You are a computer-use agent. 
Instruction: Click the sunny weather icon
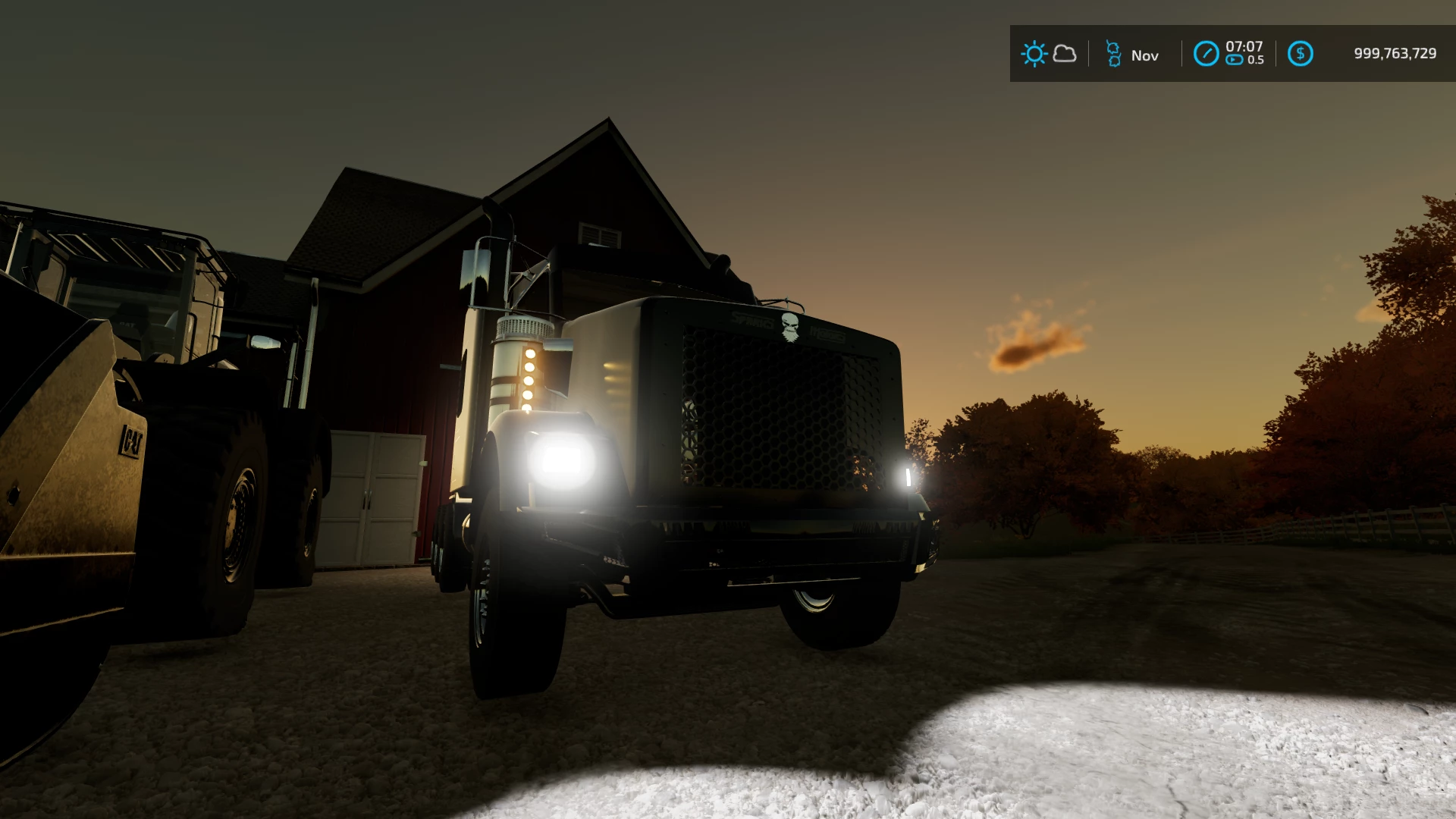[1034, 54]
